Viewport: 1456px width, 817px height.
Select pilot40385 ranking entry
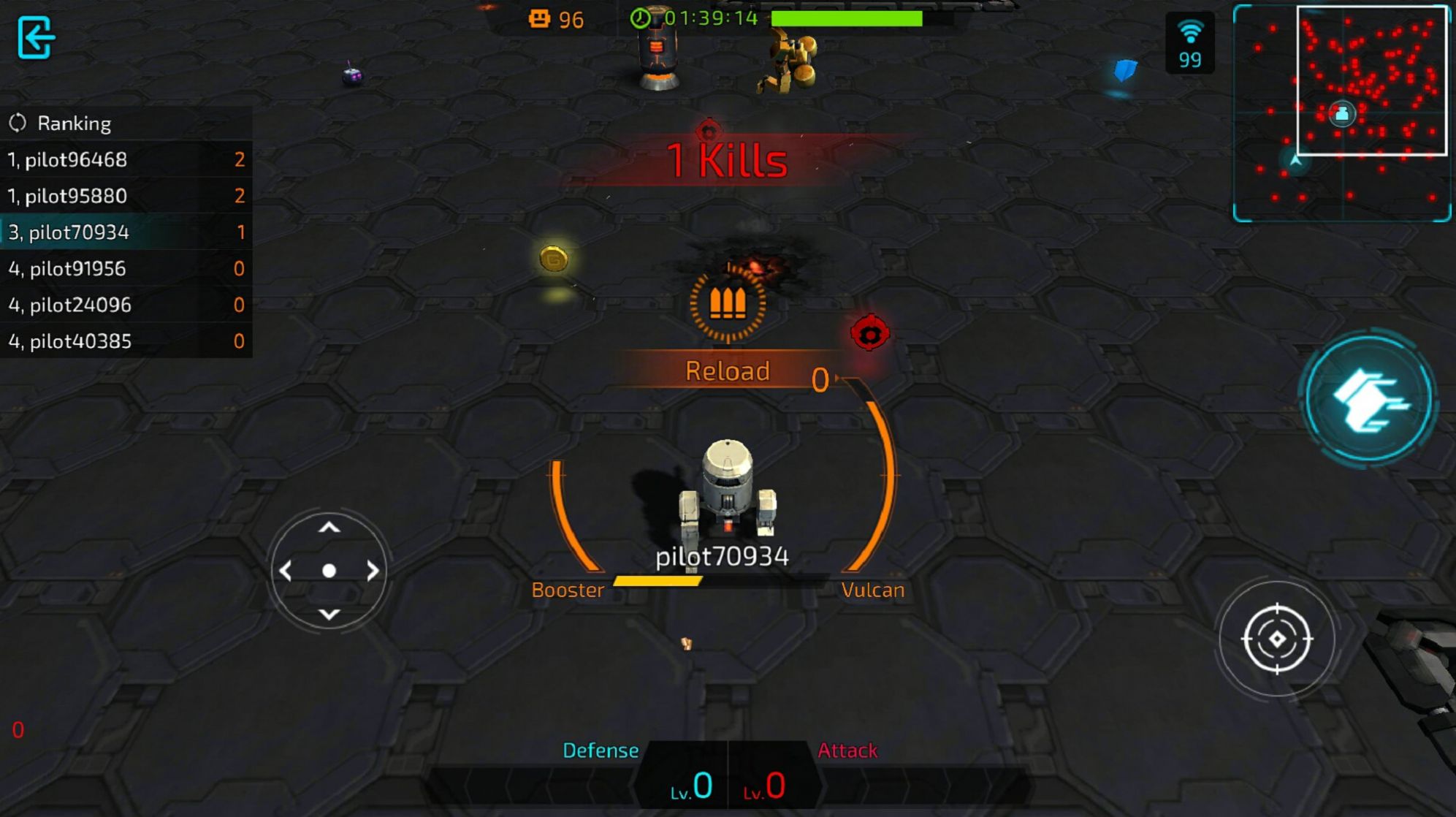(x=126, y=341)
